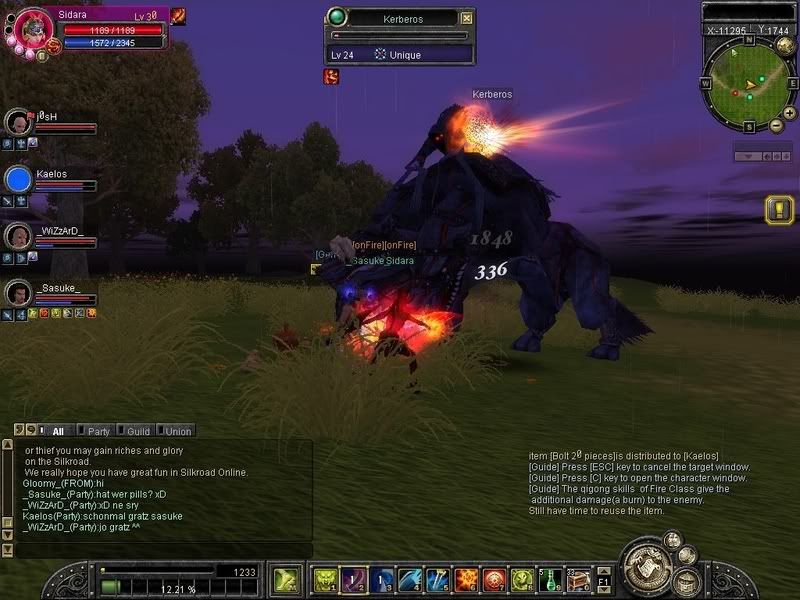Use the chest item in hotbar slot 0

[577, 580]
